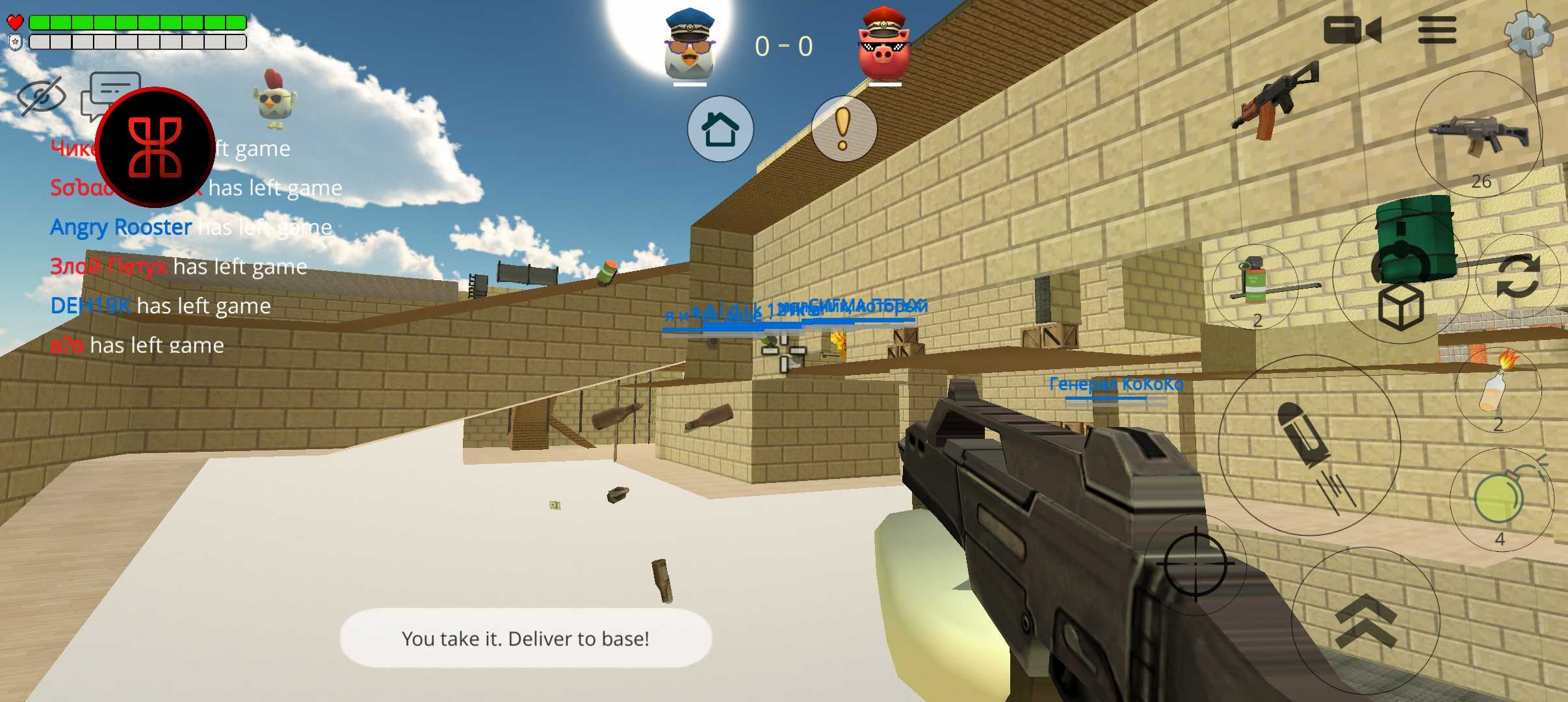Toggle the crossed-eye HUD visibility icon
The width and height of the screenshot is (1568, 702).
tap(41, 96)
